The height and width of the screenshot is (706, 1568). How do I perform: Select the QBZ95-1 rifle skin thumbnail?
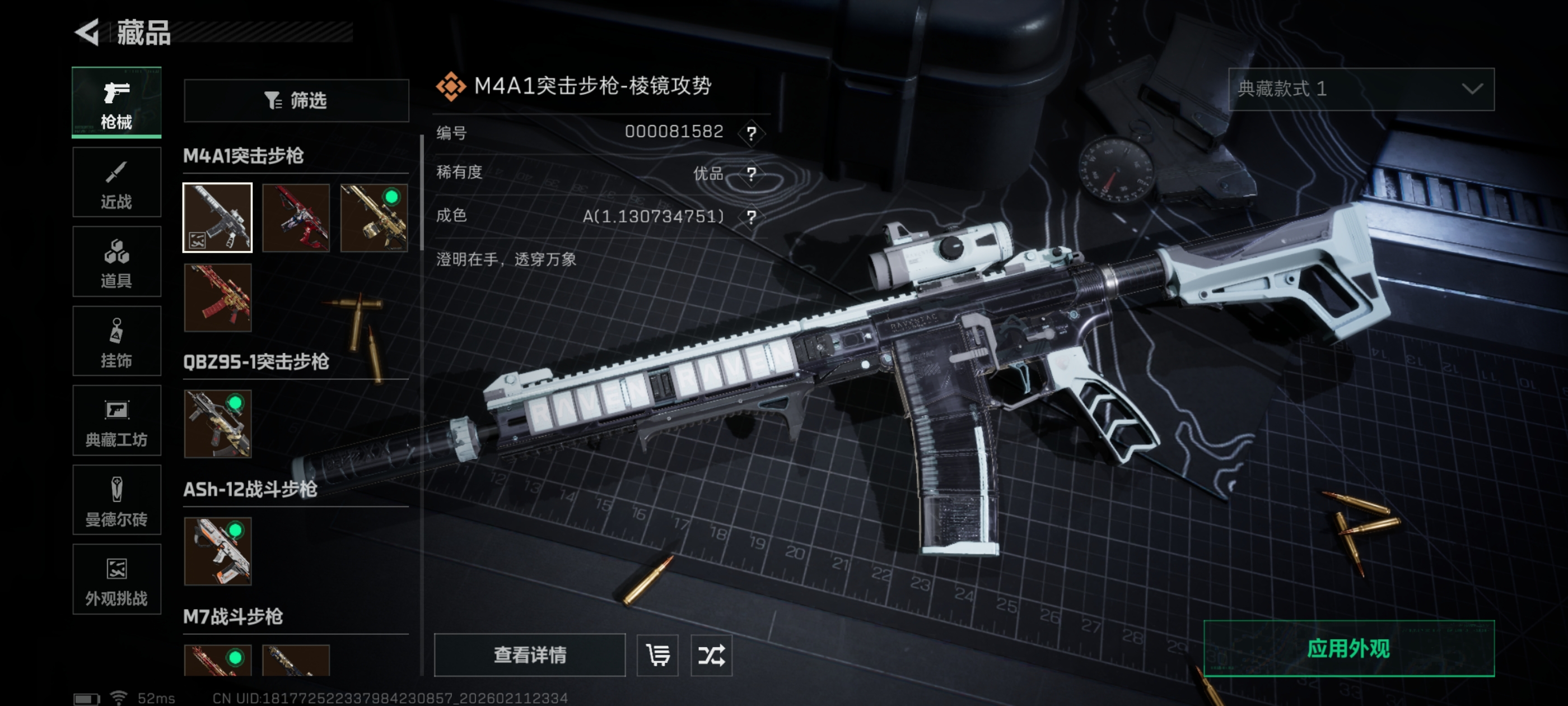point(217,424)
